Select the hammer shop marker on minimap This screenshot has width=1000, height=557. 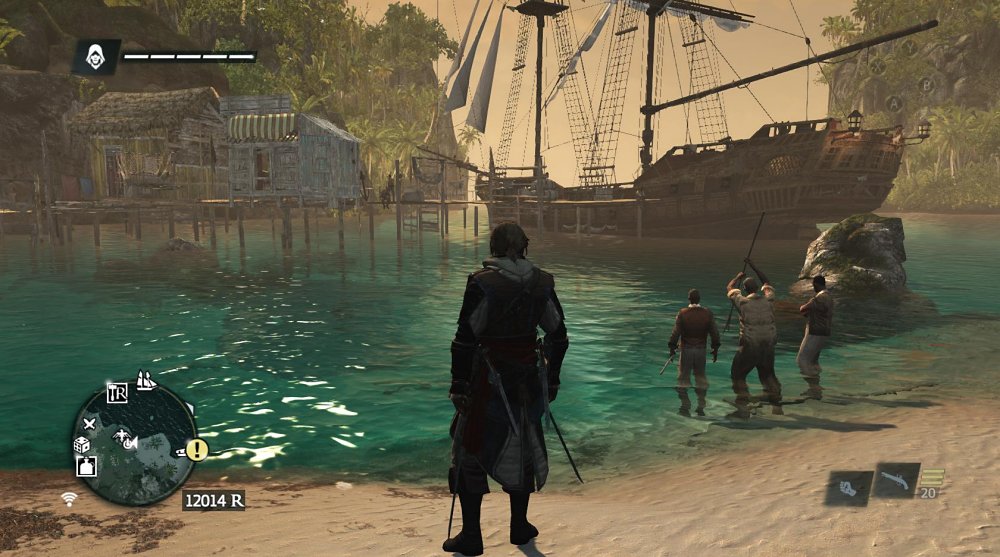pos(116,391)
